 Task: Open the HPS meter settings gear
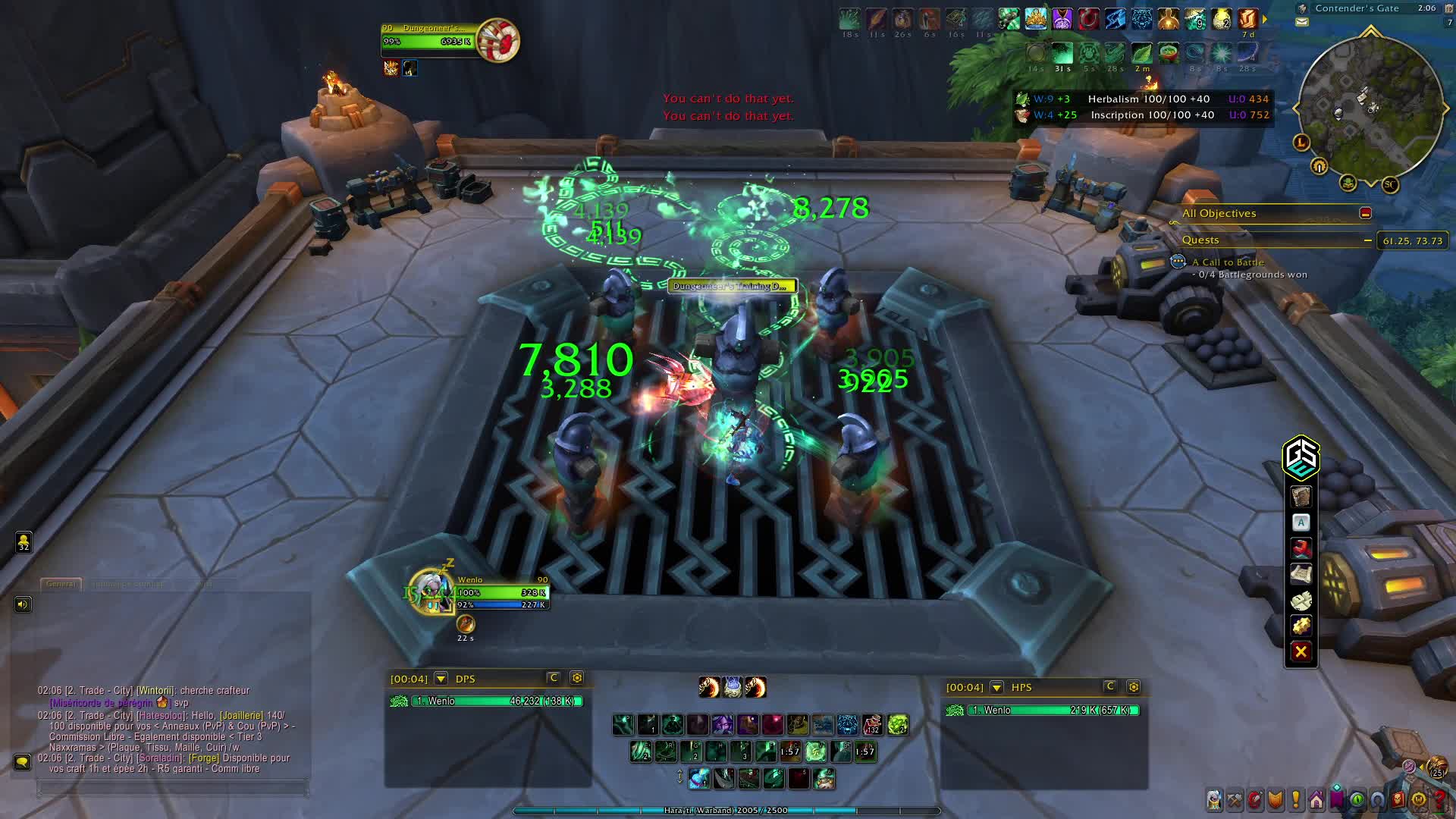tap(1134, 687)
